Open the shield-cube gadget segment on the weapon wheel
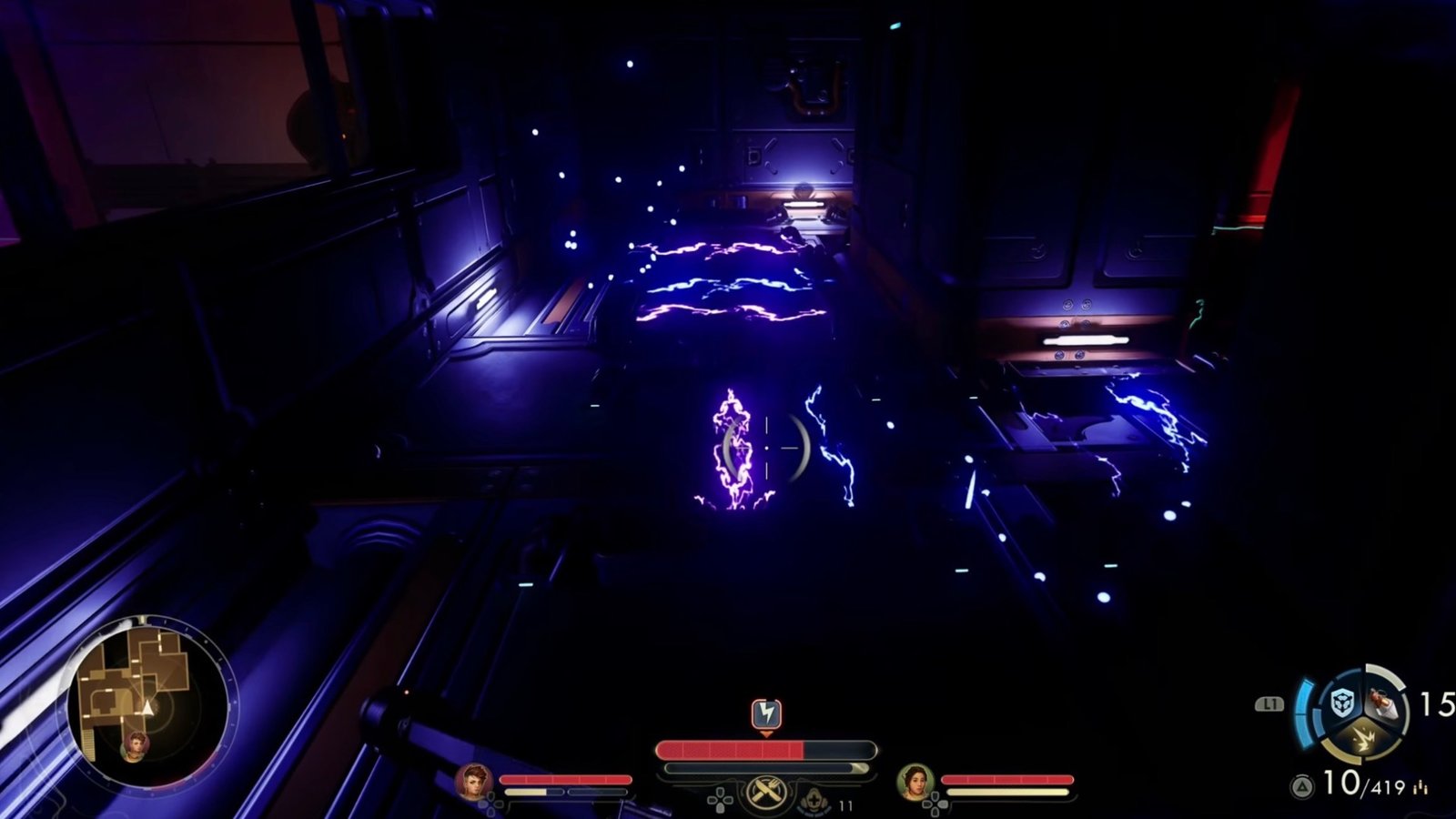The image size is (1456, 819). (1341, 703)
